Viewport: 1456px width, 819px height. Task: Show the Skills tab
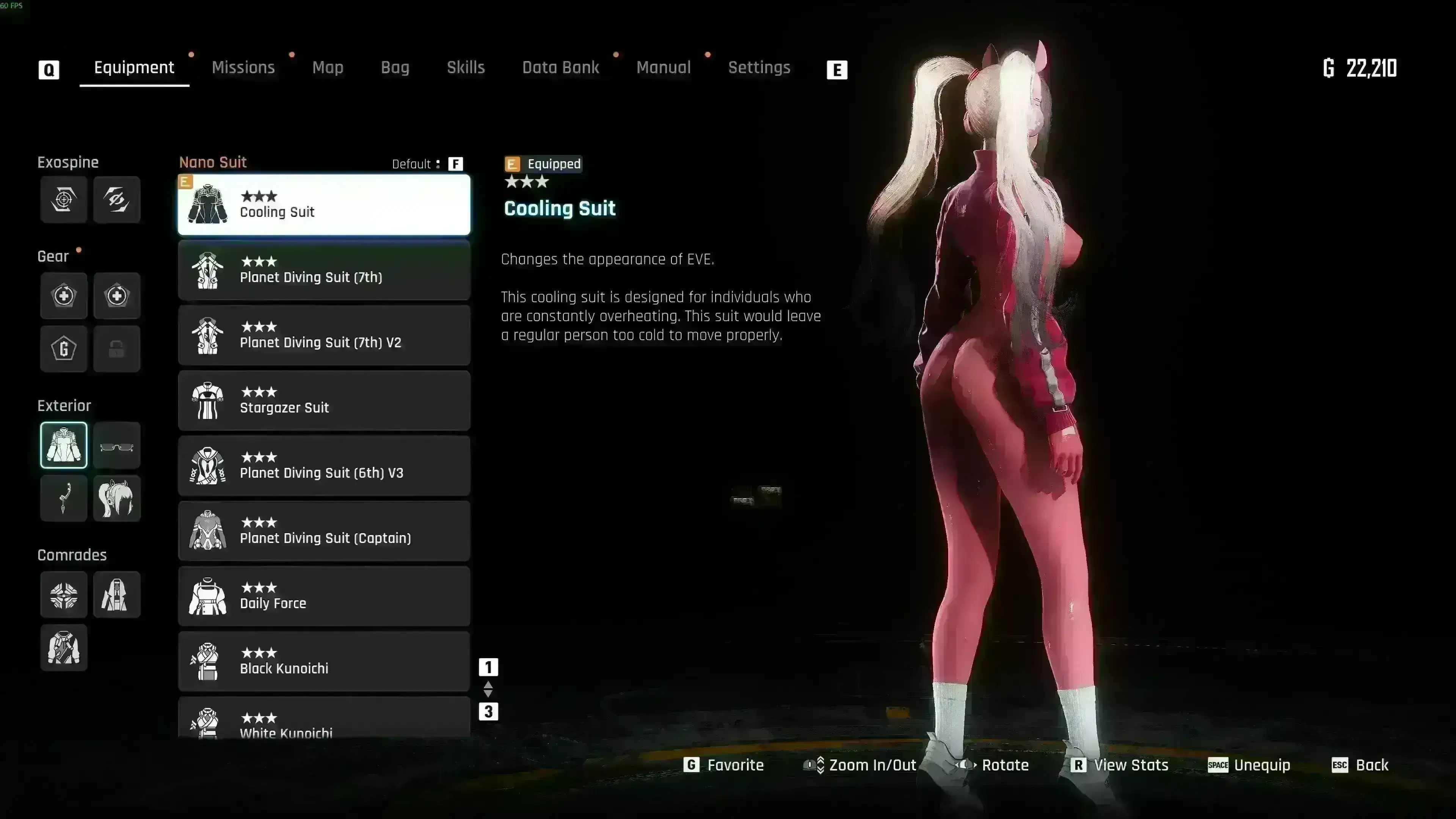coord(466,68)
